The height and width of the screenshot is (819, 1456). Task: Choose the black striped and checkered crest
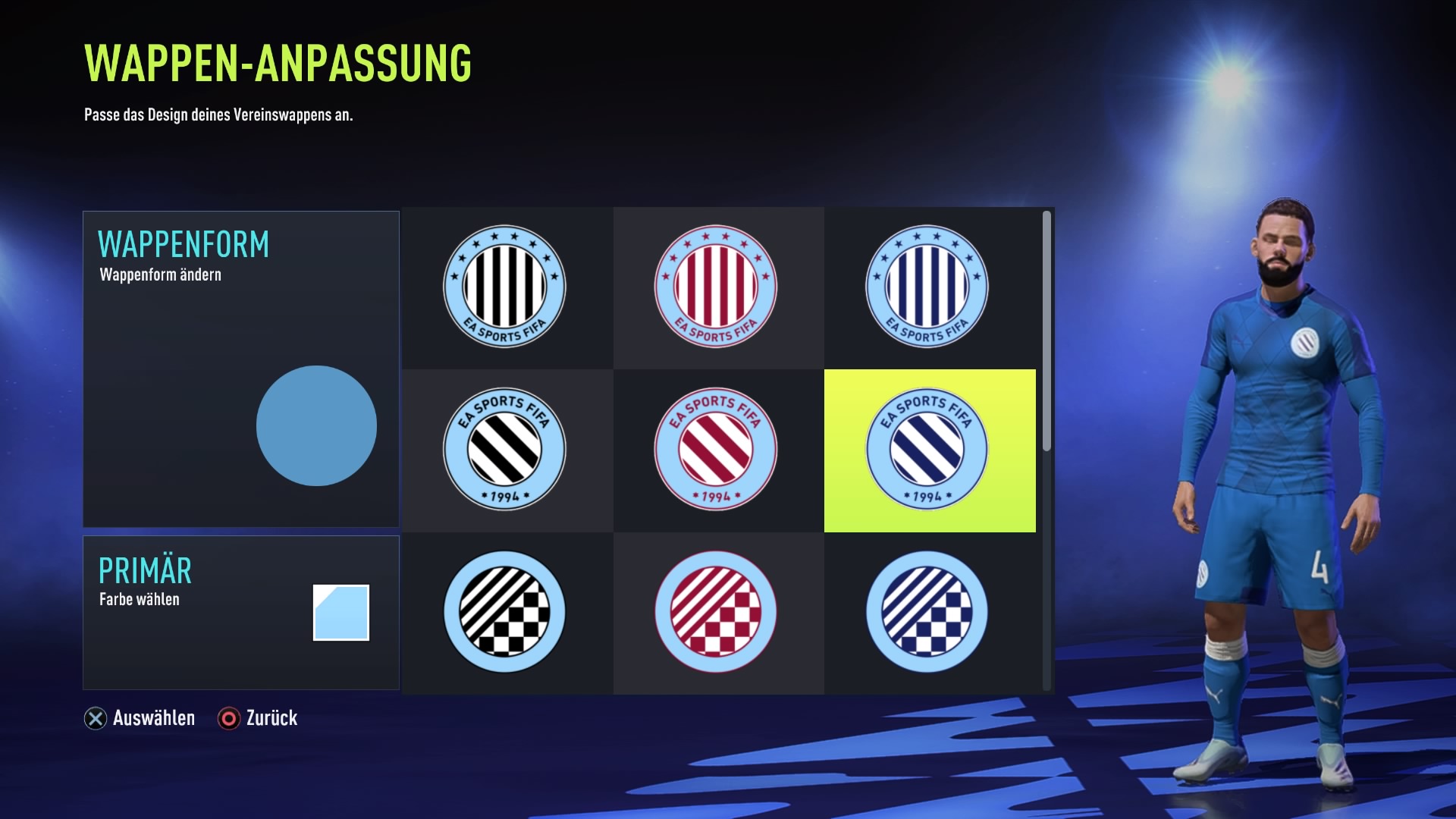(x=504, y=612)
